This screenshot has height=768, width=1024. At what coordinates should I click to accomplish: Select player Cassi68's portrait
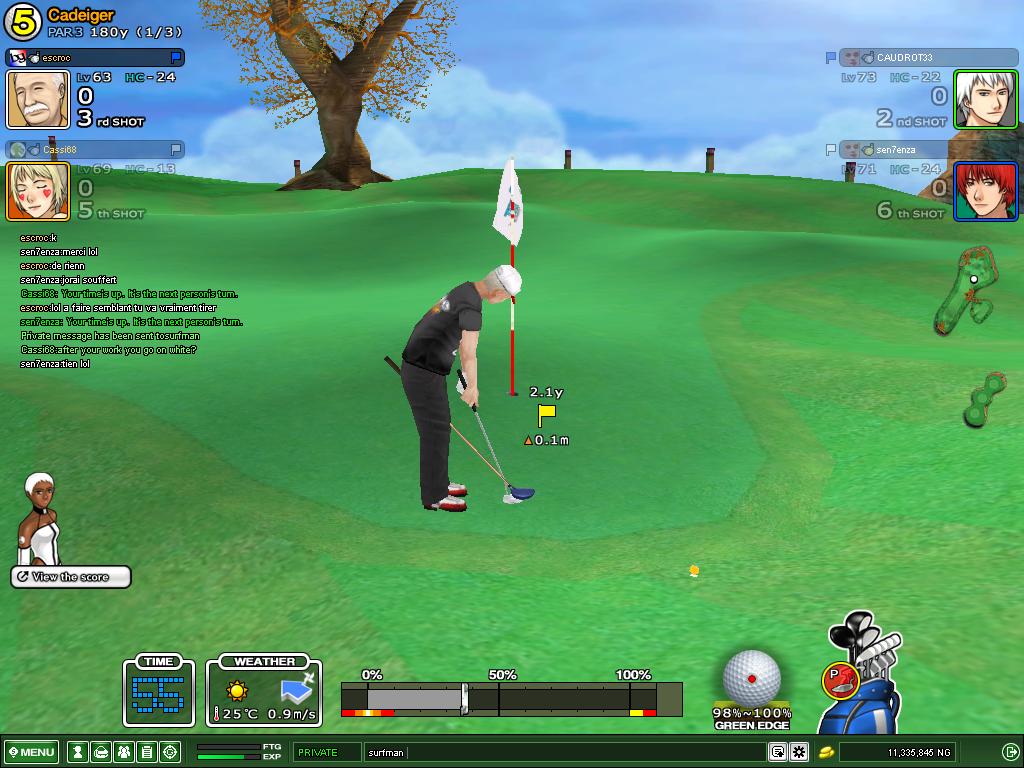(x=38, y=191)
